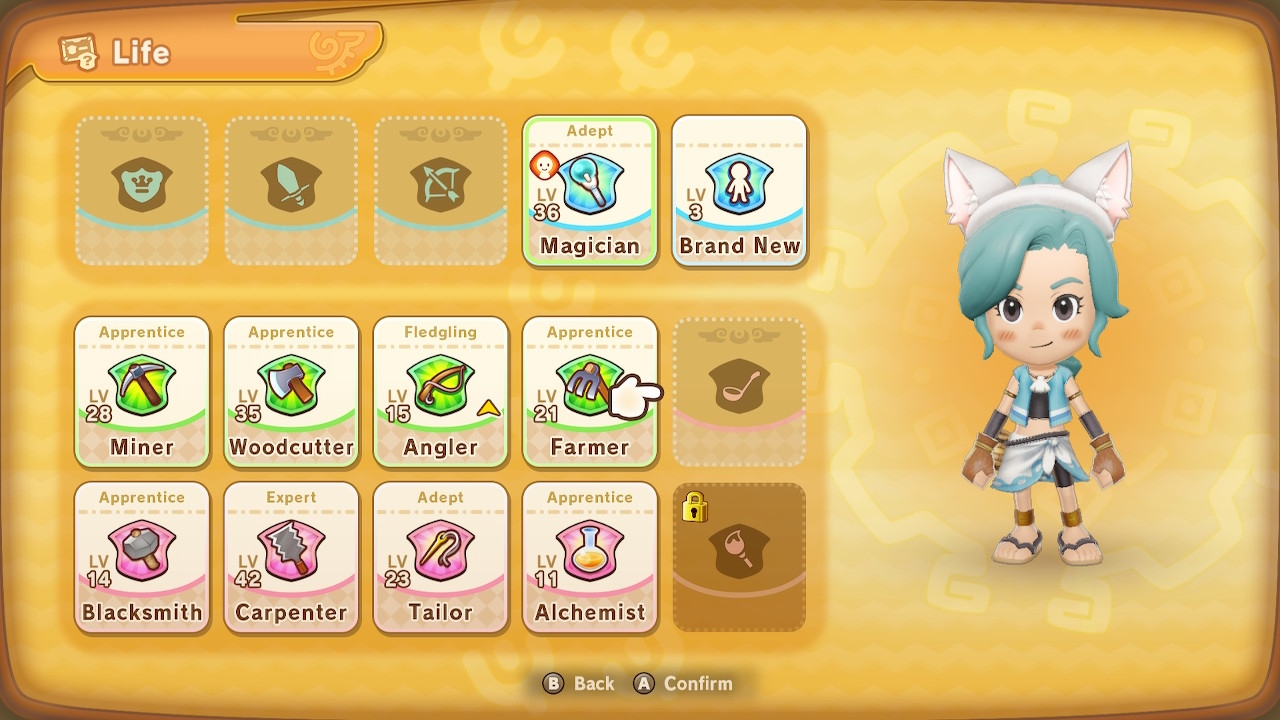Pick the Miner life card
The width and height of the screenshot is (1280, 720).
142,392
